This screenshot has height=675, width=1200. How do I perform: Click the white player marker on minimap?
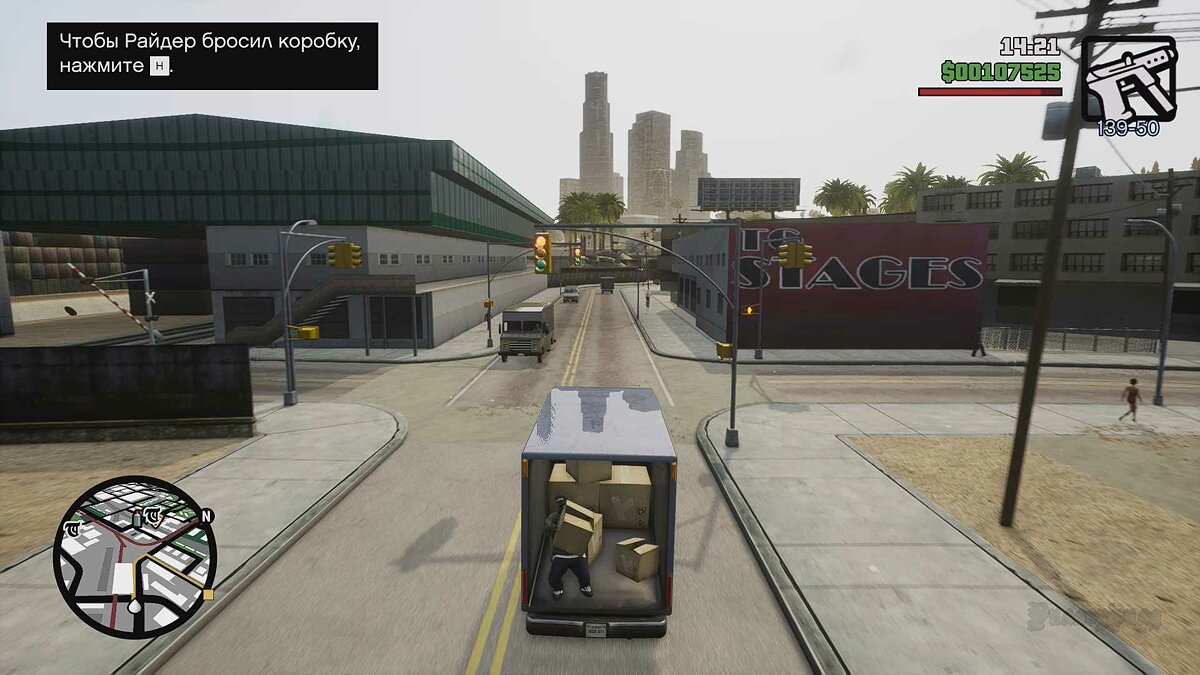click(135, 606)
